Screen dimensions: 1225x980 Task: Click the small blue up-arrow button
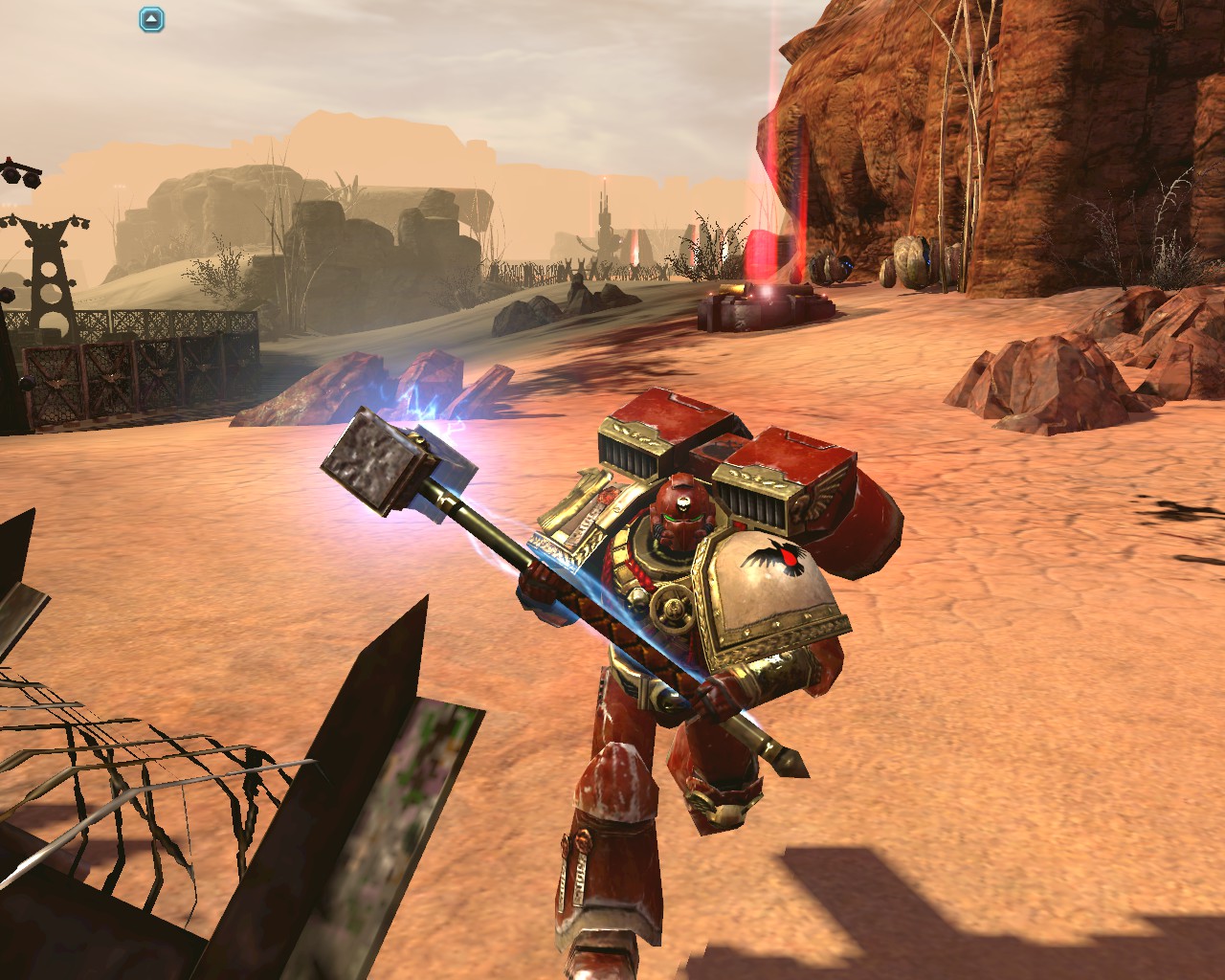[x=151, y=19]
